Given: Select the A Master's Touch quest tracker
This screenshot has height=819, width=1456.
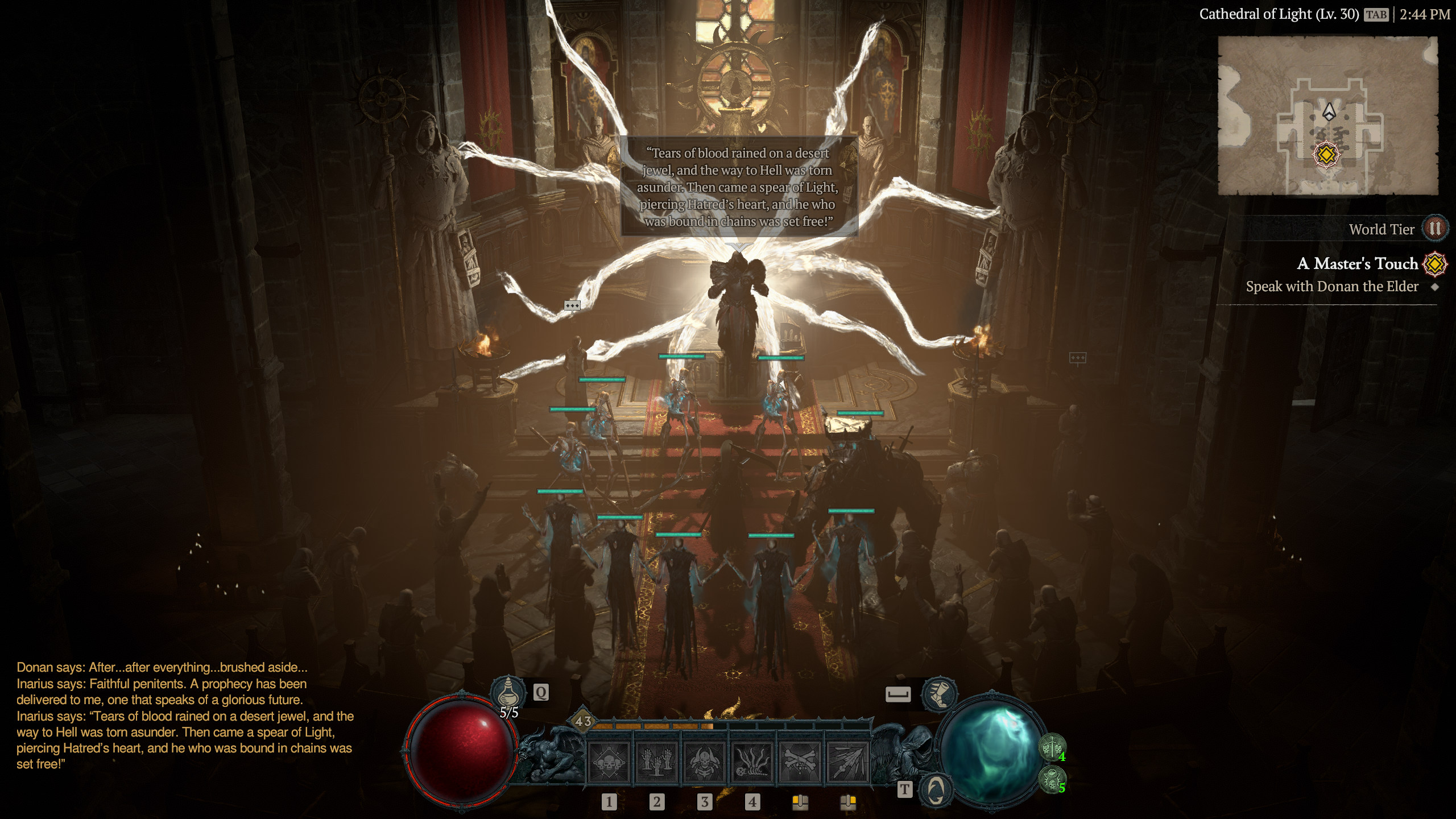Looking at the screenshot, I should coord(1357,264).
